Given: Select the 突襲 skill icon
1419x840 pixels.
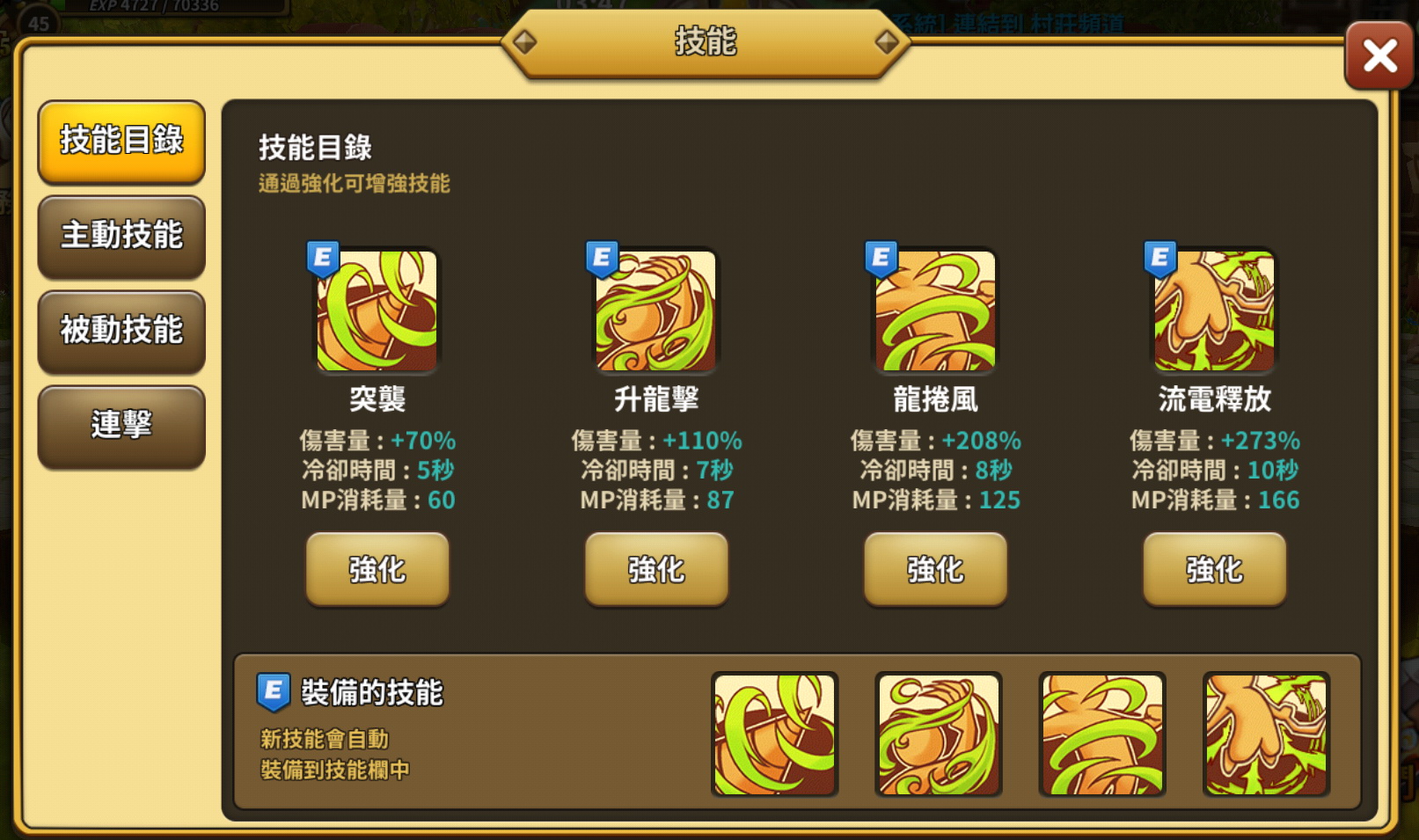Looking at the screenshot, I should pyautogui.click(x=377, y=312).
